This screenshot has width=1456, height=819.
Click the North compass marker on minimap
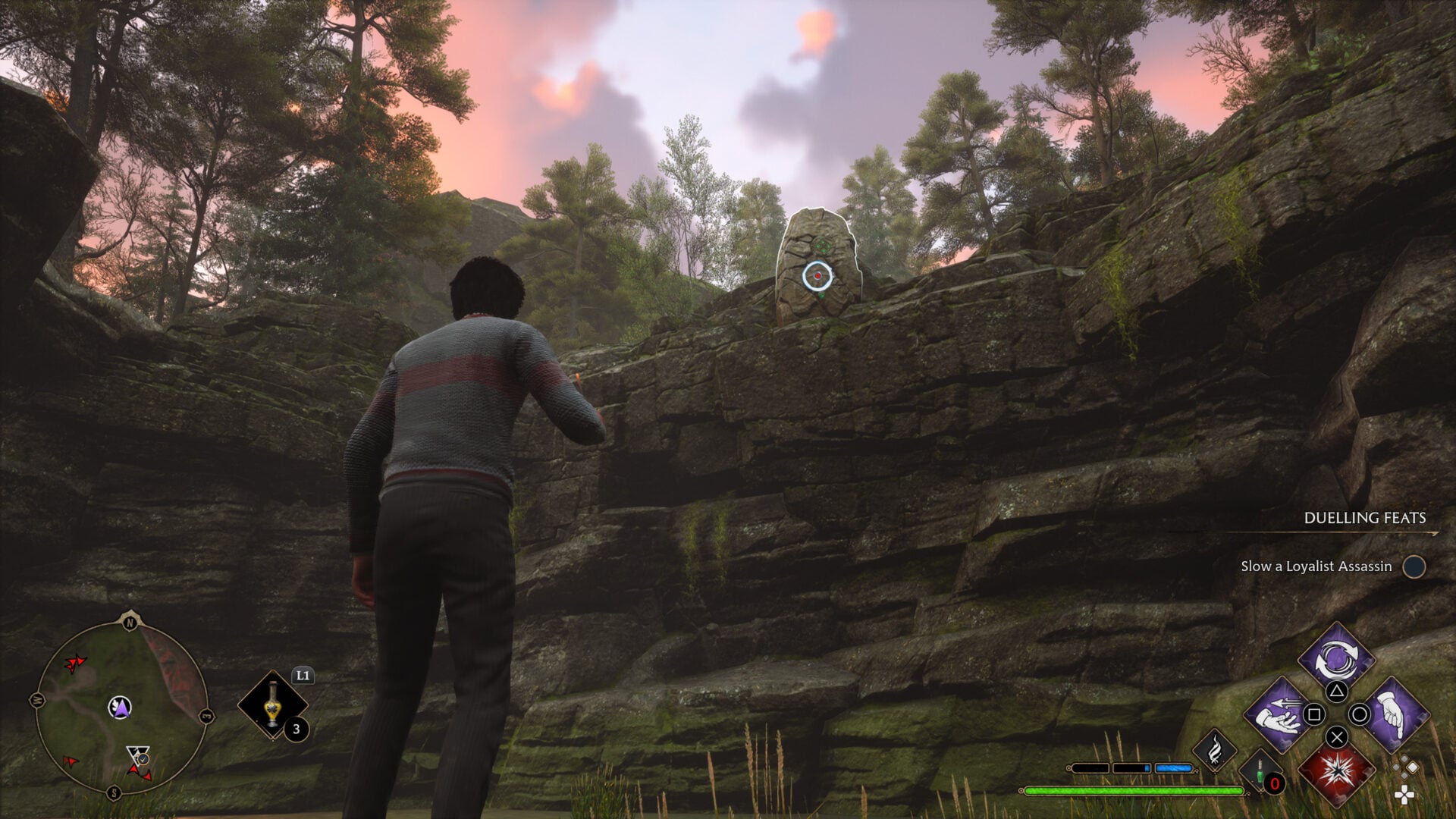click(x=129, y=623)
